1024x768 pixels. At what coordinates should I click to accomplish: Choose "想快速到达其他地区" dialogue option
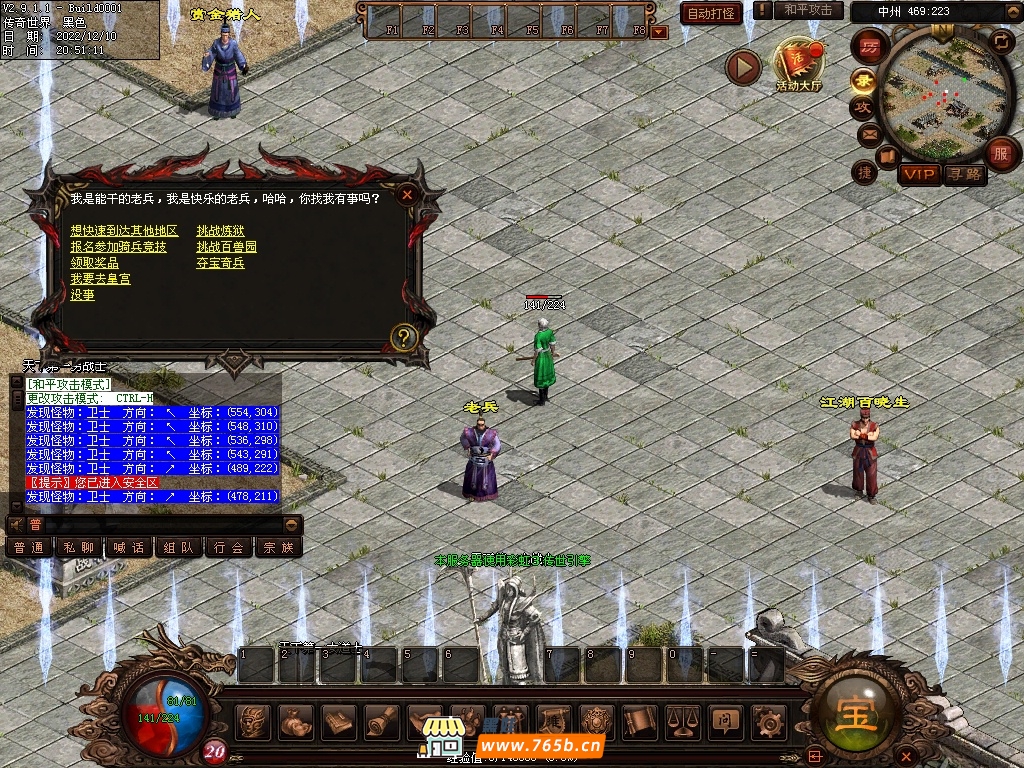point(124,231)
